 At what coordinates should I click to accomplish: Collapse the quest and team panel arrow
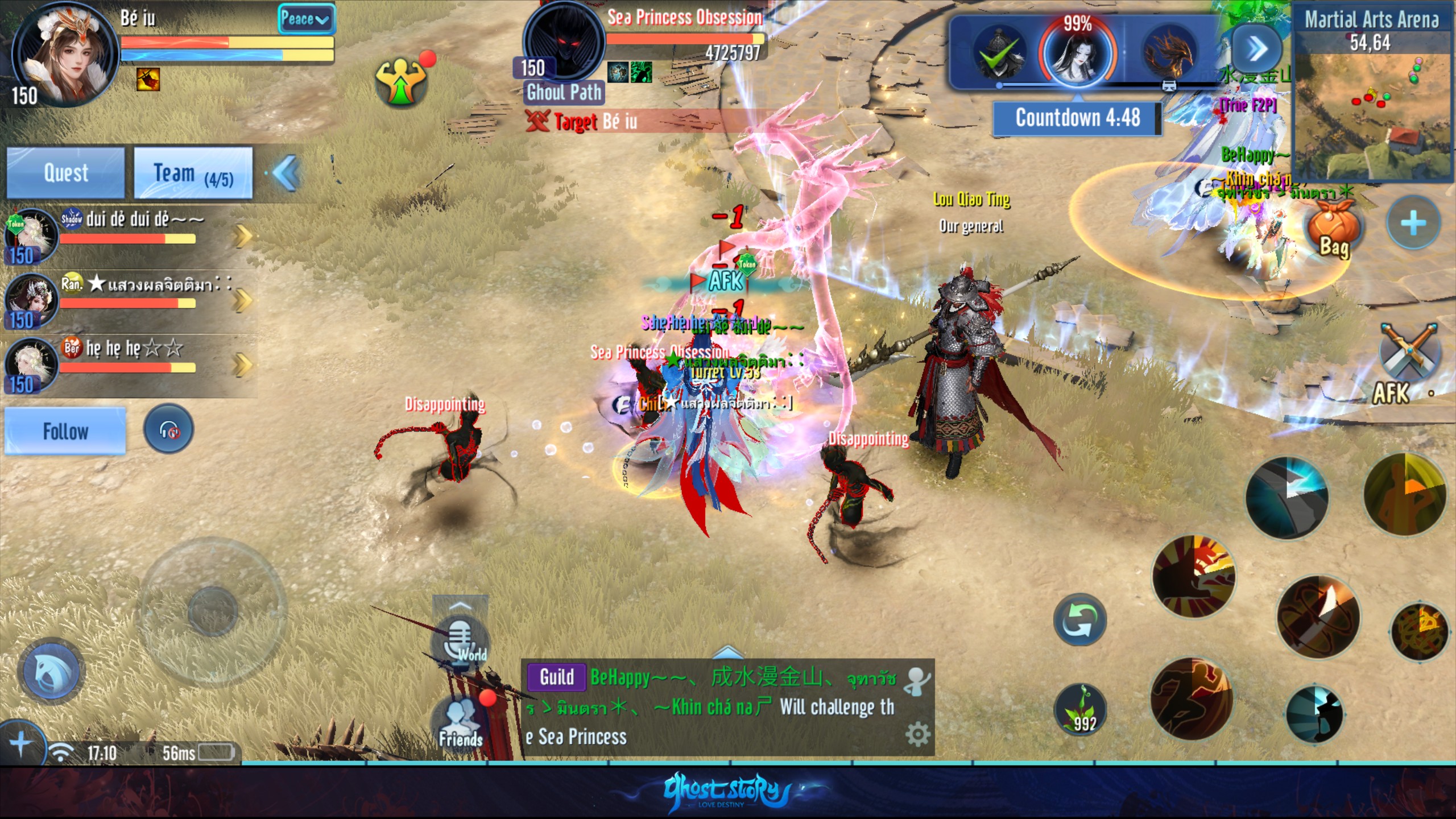click(x=286, y=172)
